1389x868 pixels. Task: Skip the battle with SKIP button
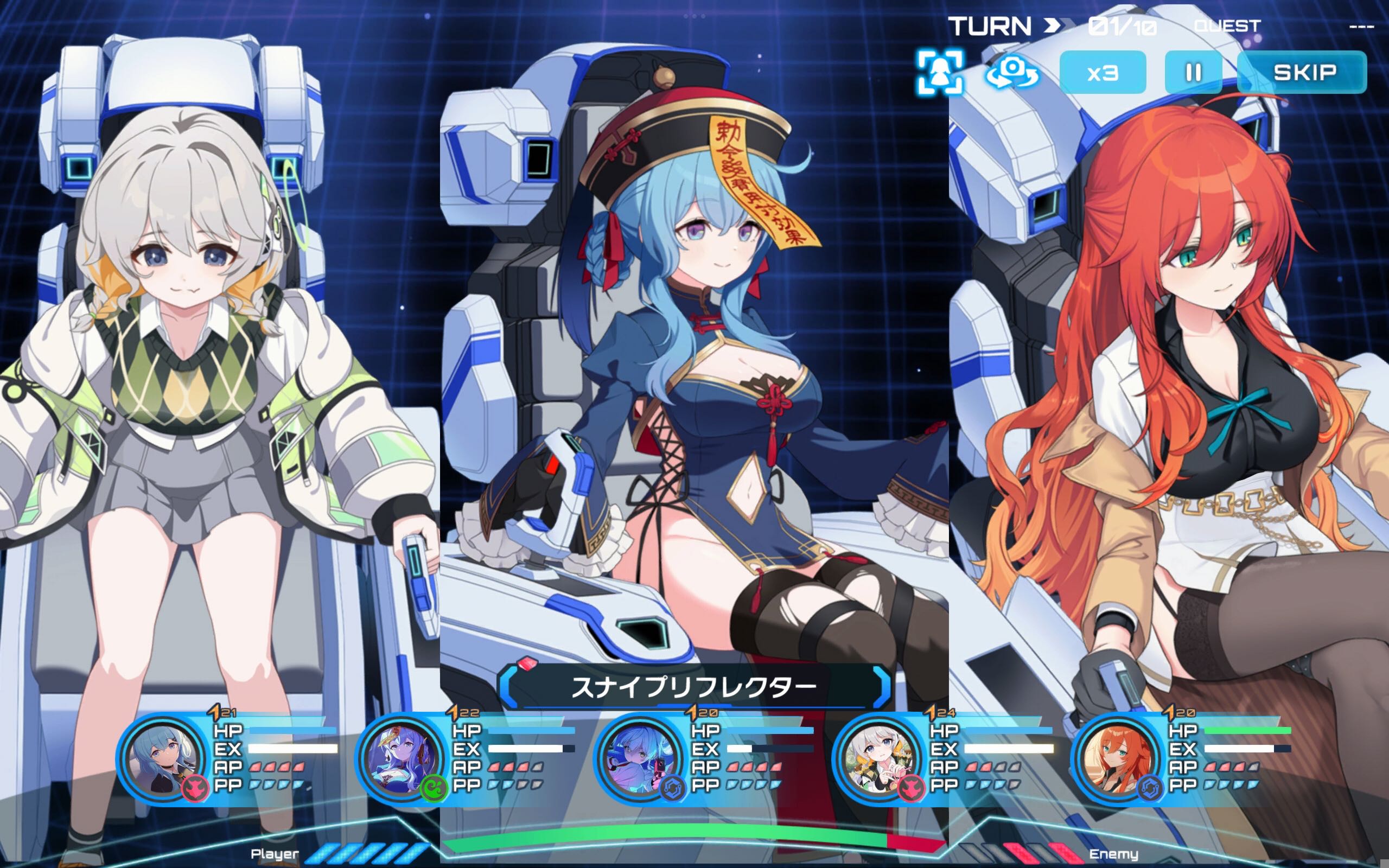tap(1303, 72)
